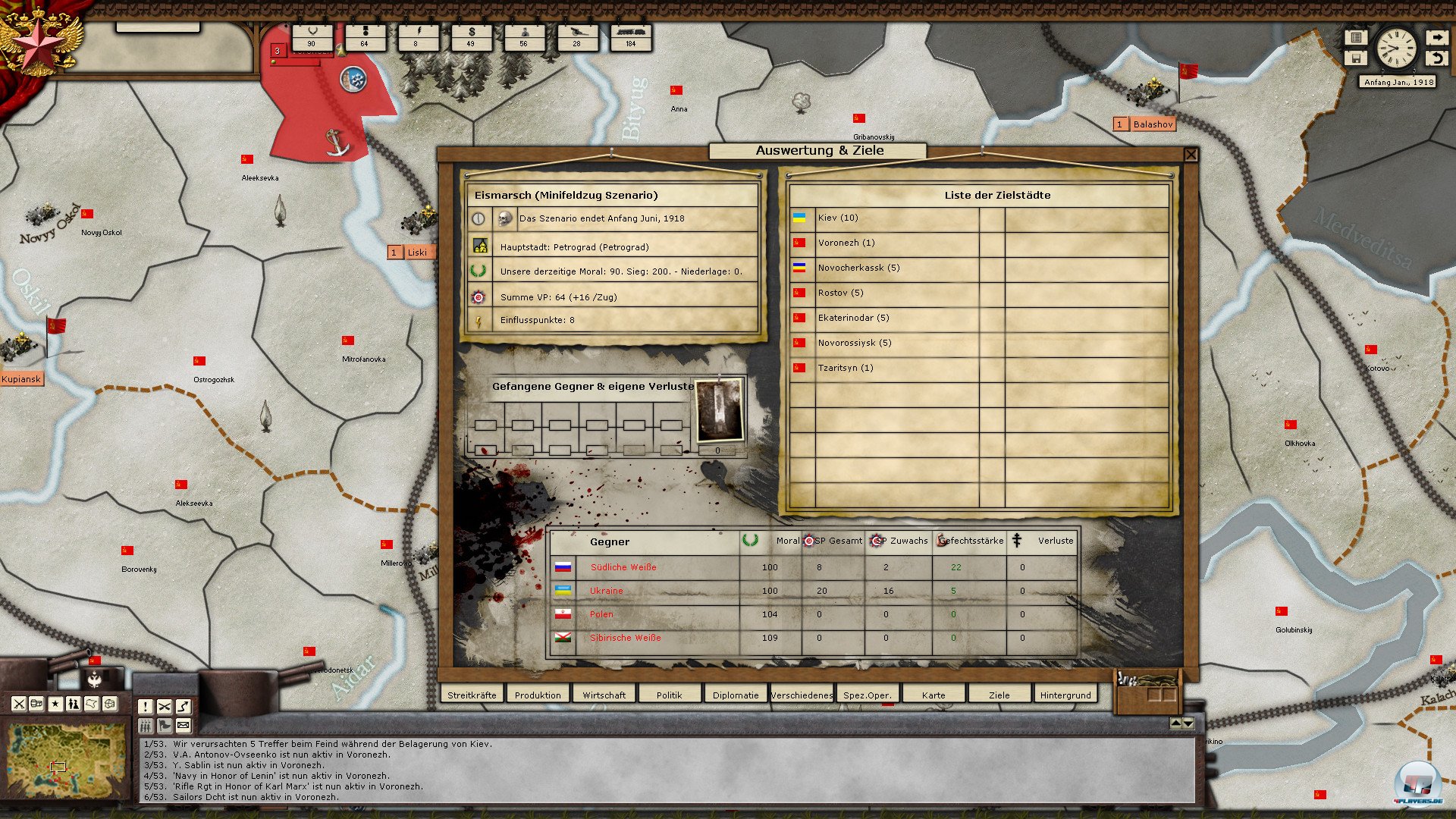Open the Produktion tab
1456x819 pixels.
[x=538, y=695]
